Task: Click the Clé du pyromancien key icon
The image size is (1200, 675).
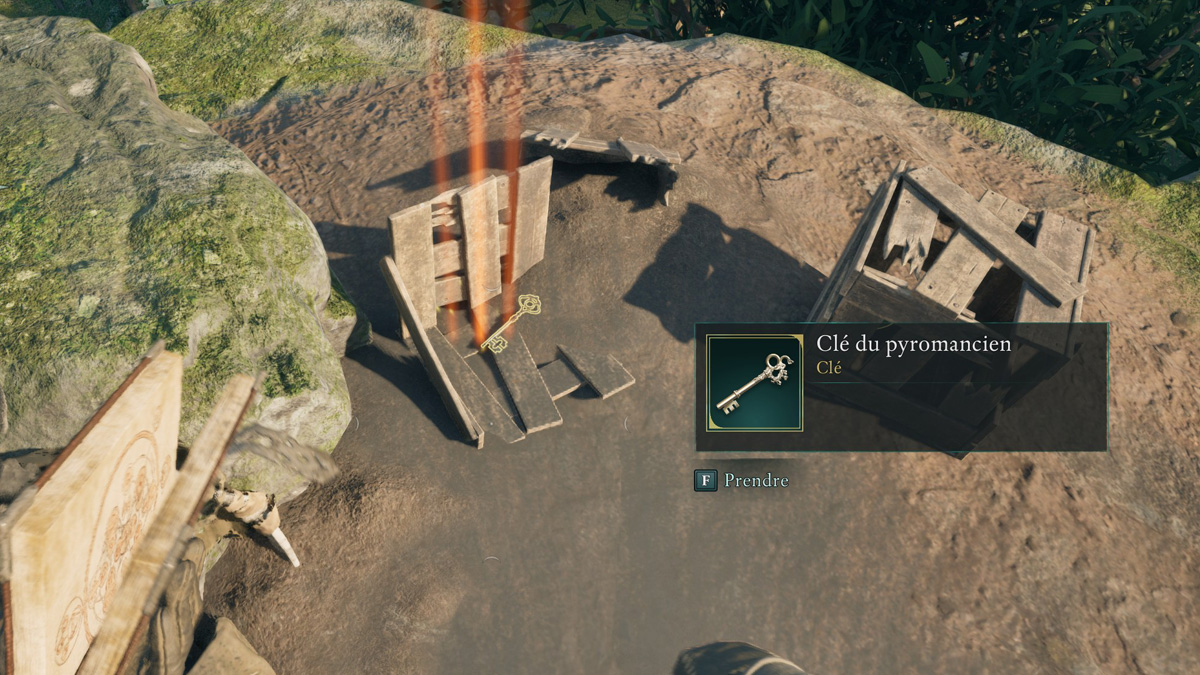Action: [x=754, y=383]
